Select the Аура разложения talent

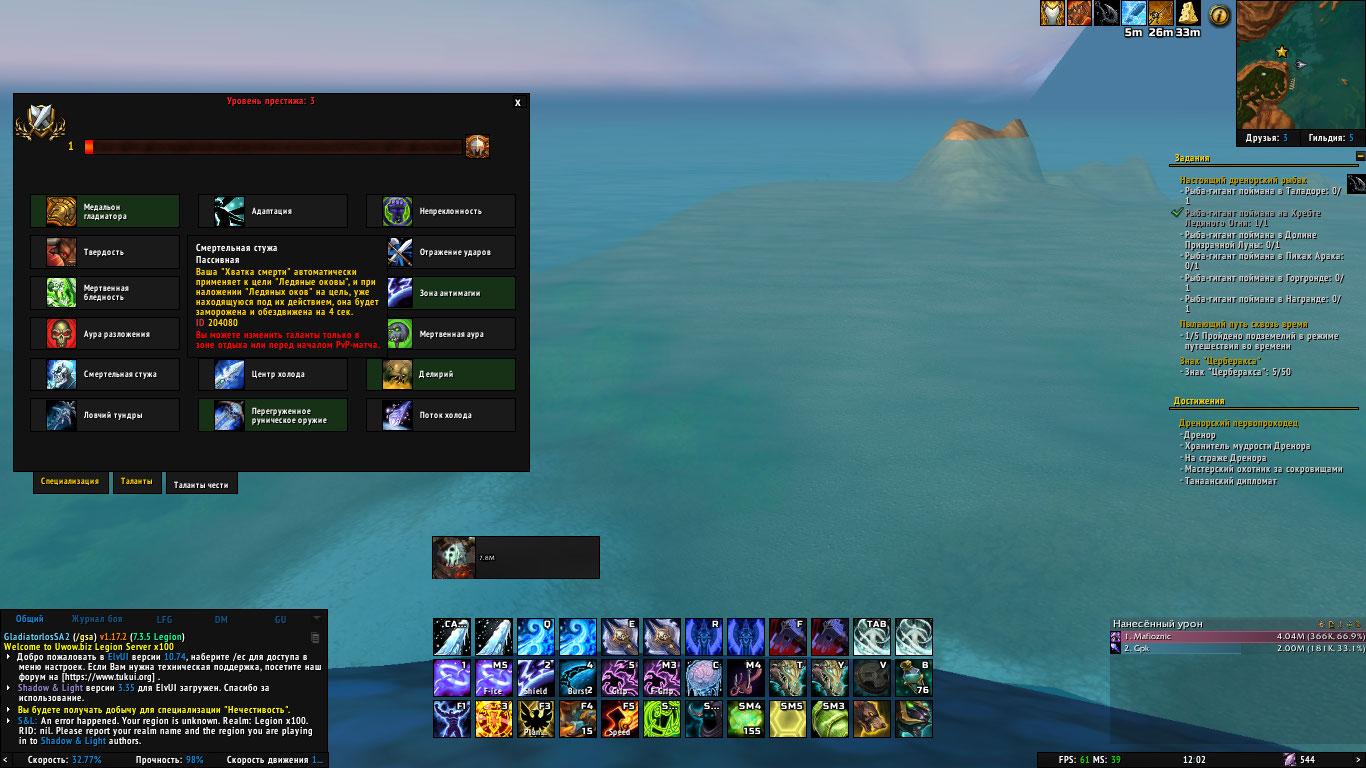click(x=105, y=334)
